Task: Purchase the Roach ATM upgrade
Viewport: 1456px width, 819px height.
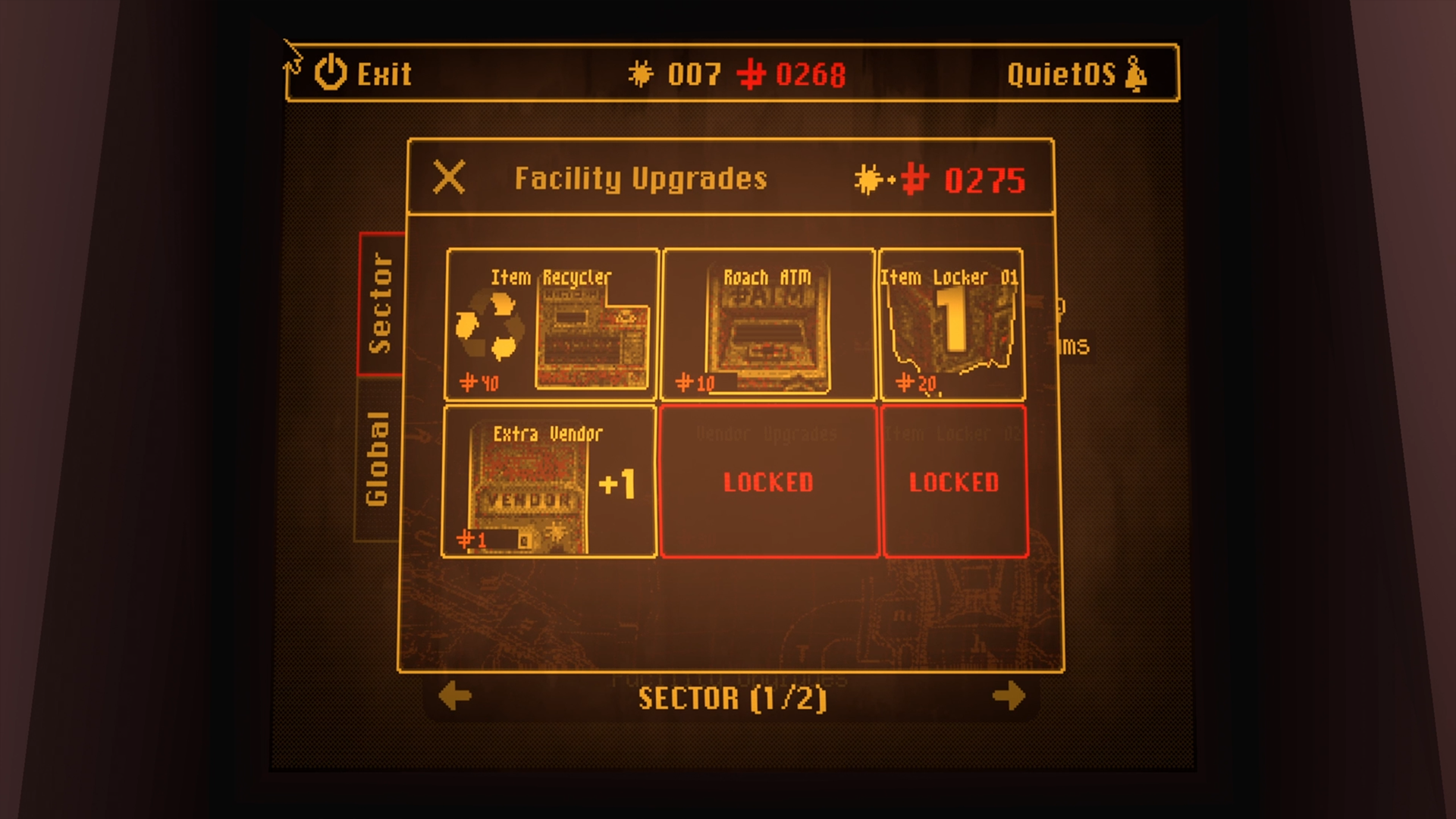Action: coord(767,325)
